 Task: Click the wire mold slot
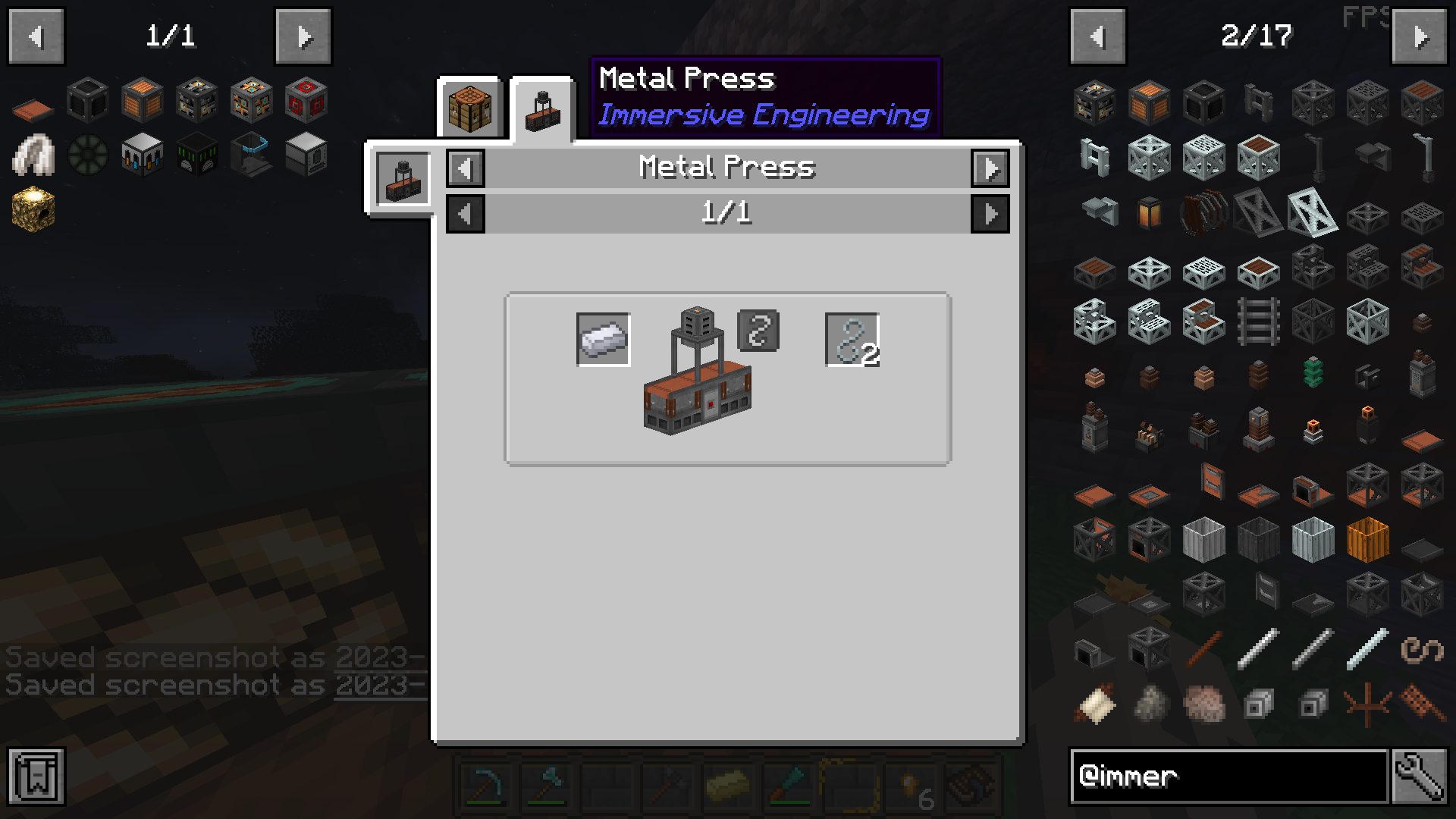[758, 331]
